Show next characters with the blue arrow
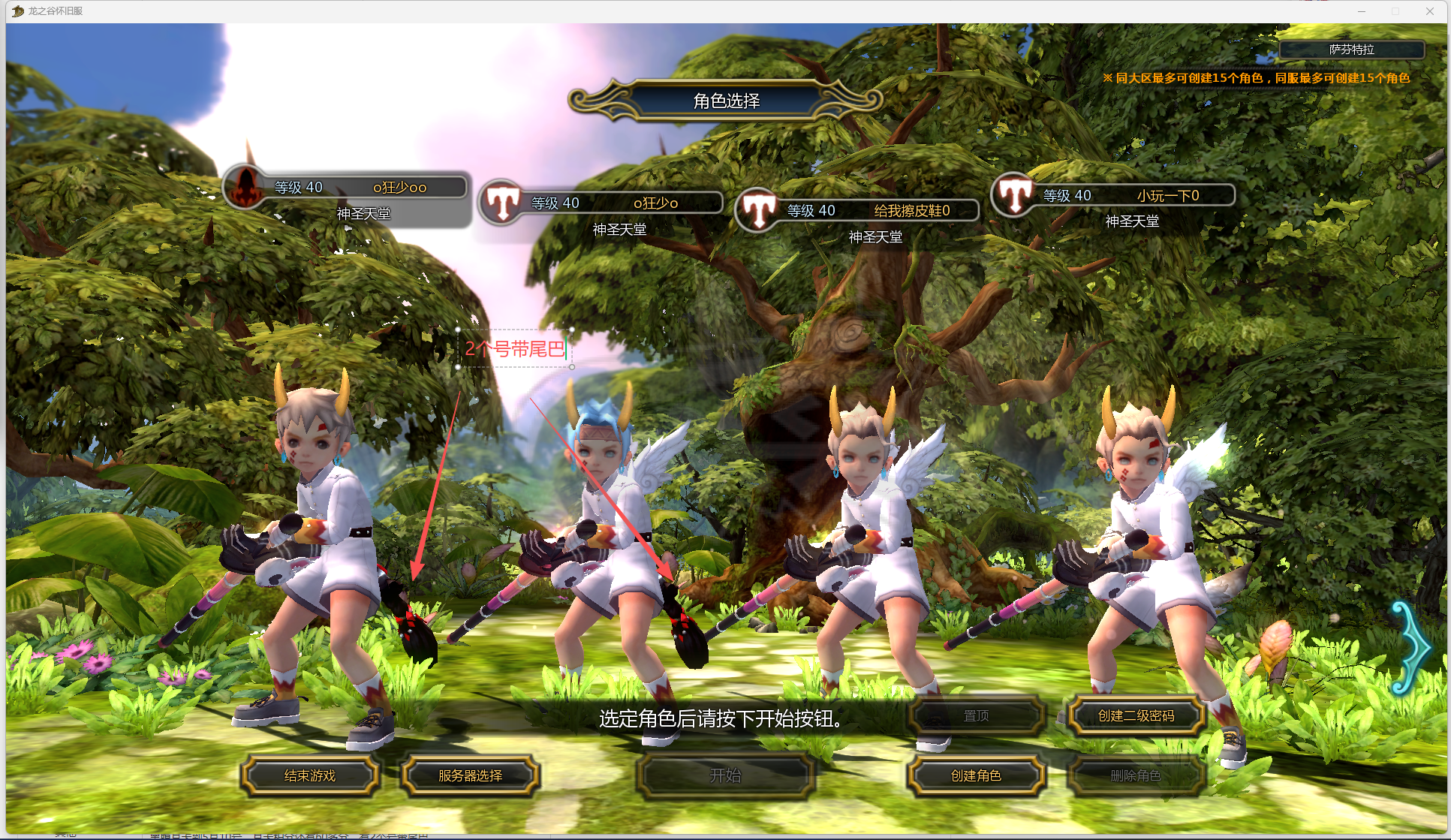 tap(1412, 647)
